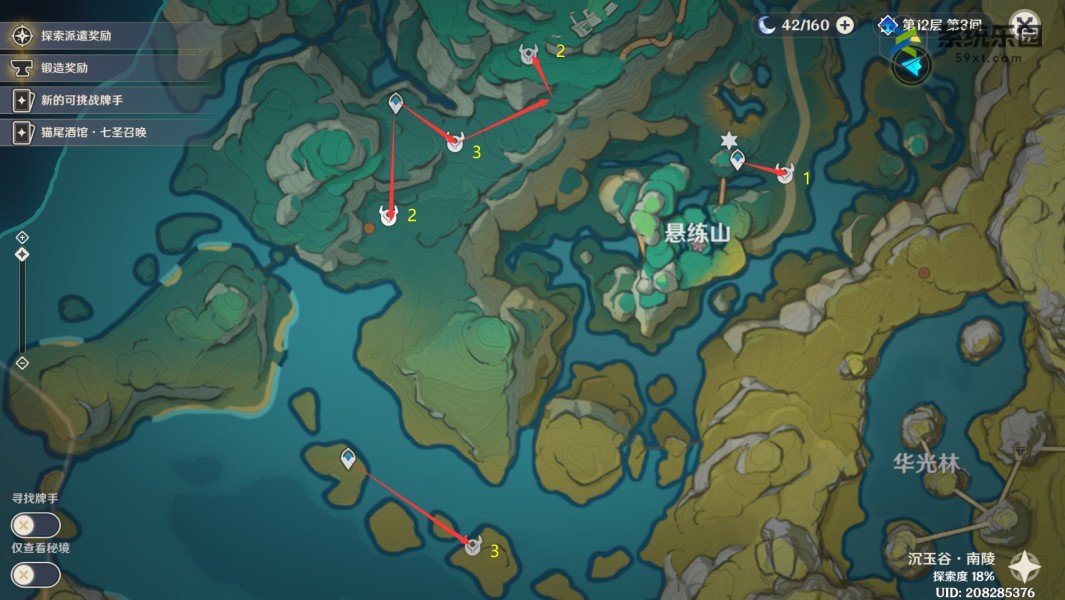
Task: Toggle the 寻找牌手 switch
Action: [x=35, y=525]
